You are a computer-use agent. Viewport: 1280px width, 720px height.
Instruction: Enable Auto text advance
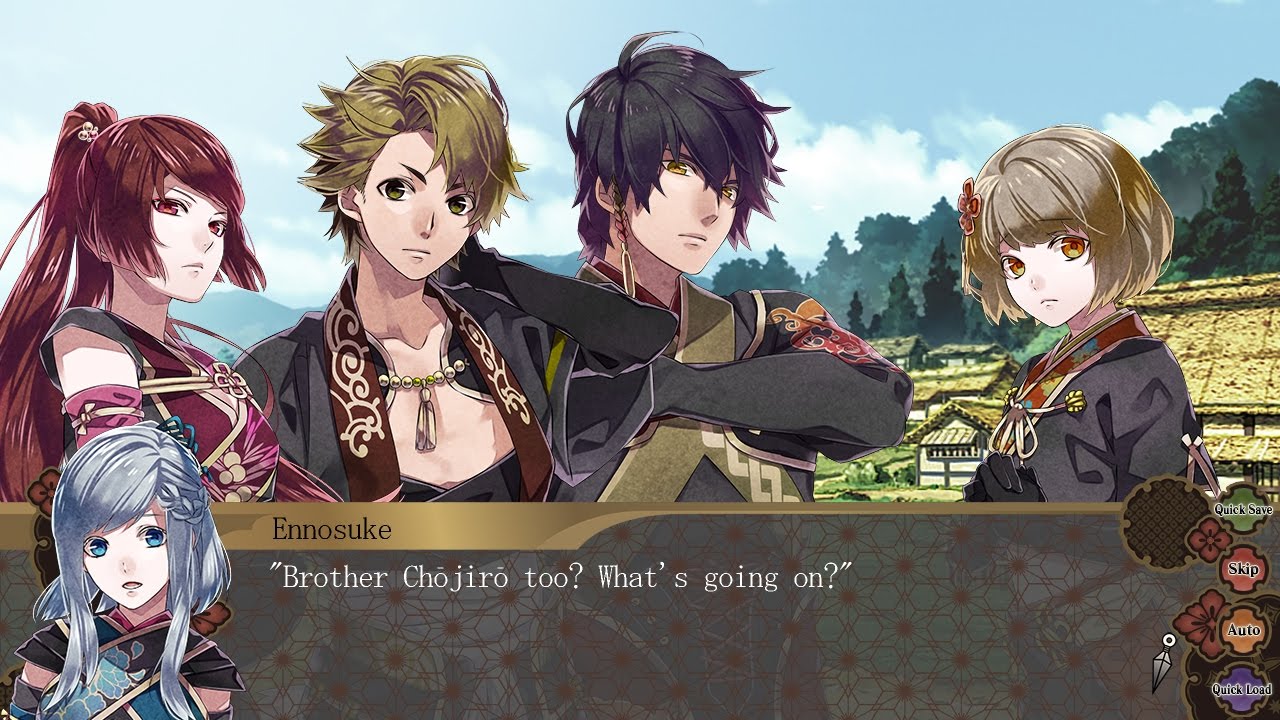[x=1243, y=630]
